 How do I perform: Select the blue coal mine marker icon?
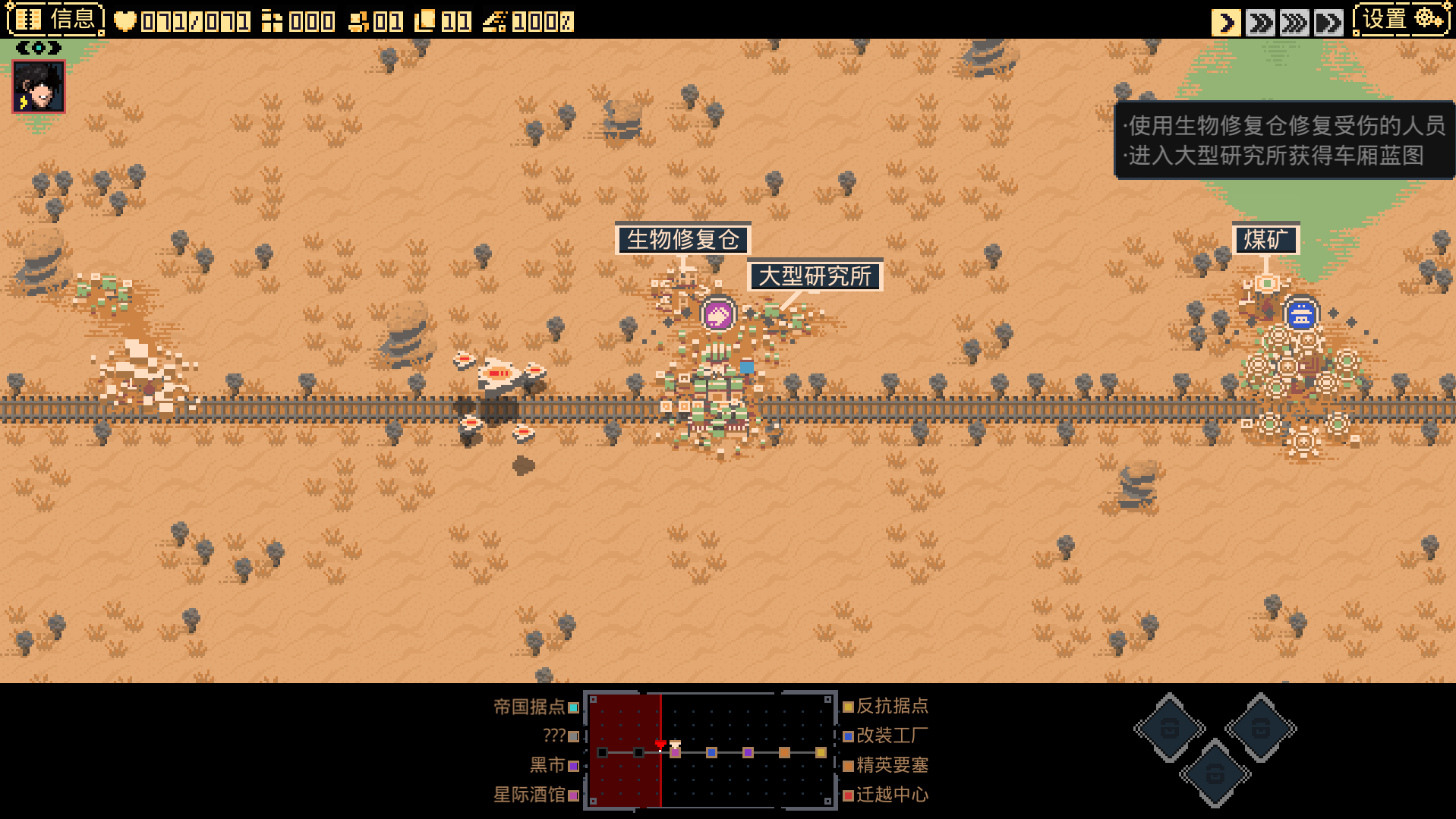coord(1300,314)
